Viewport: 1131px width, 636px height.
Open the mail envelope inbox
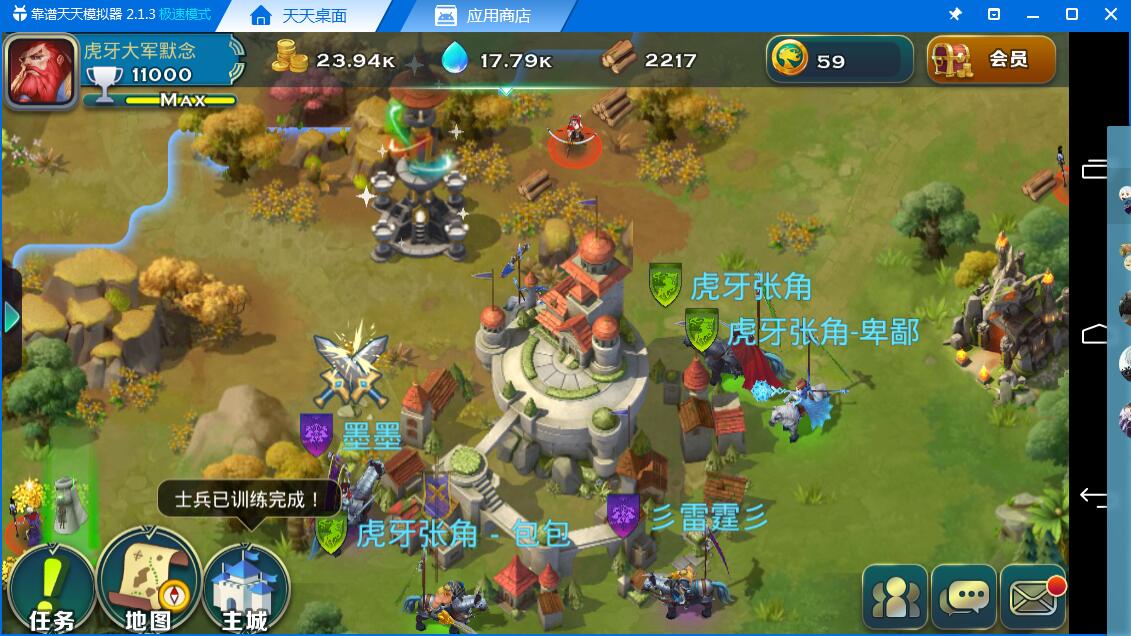tap(1033, 597)
